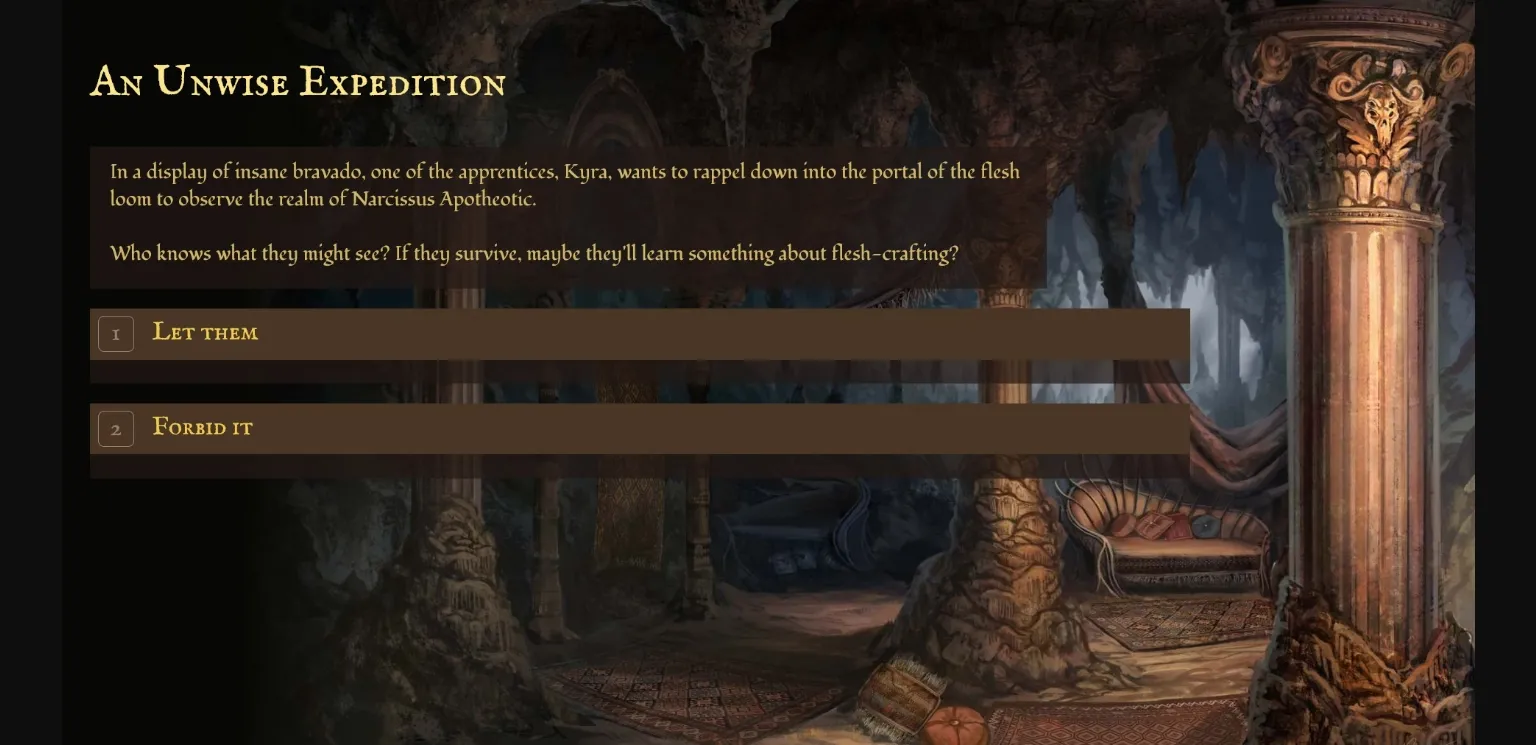Click the 'Let them' option label text
The height and width of the screenshot is (745, 1536).
click(x=205, y=333)
